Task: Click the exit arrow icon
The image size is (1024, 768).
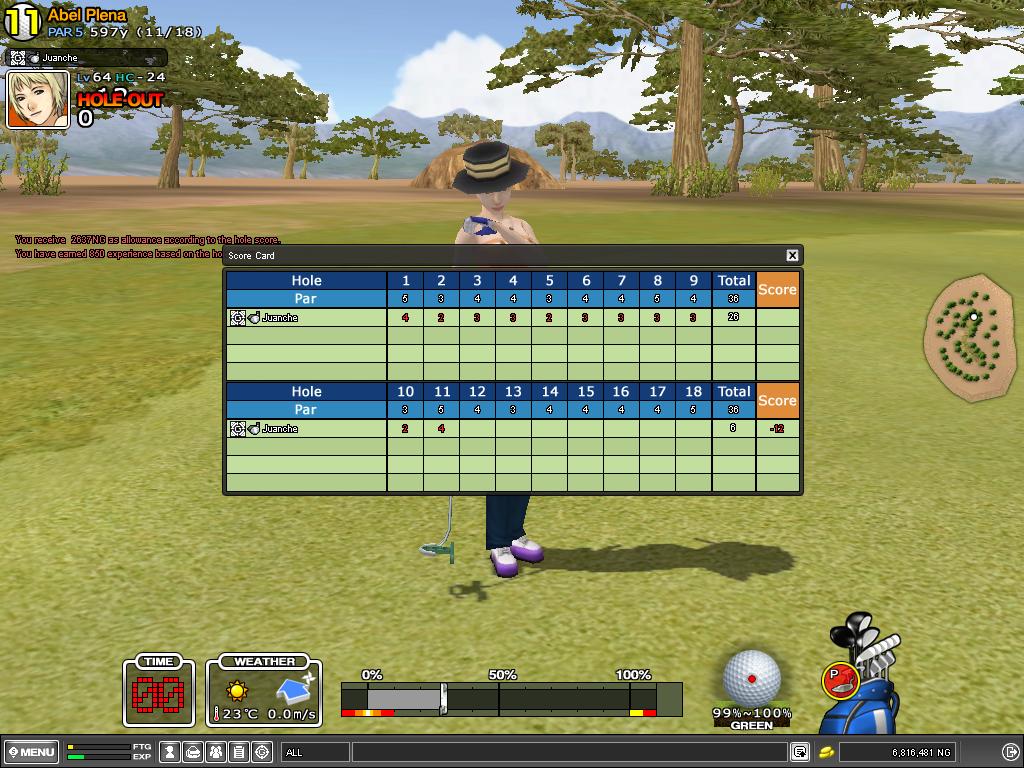Action: (1010, 752)
